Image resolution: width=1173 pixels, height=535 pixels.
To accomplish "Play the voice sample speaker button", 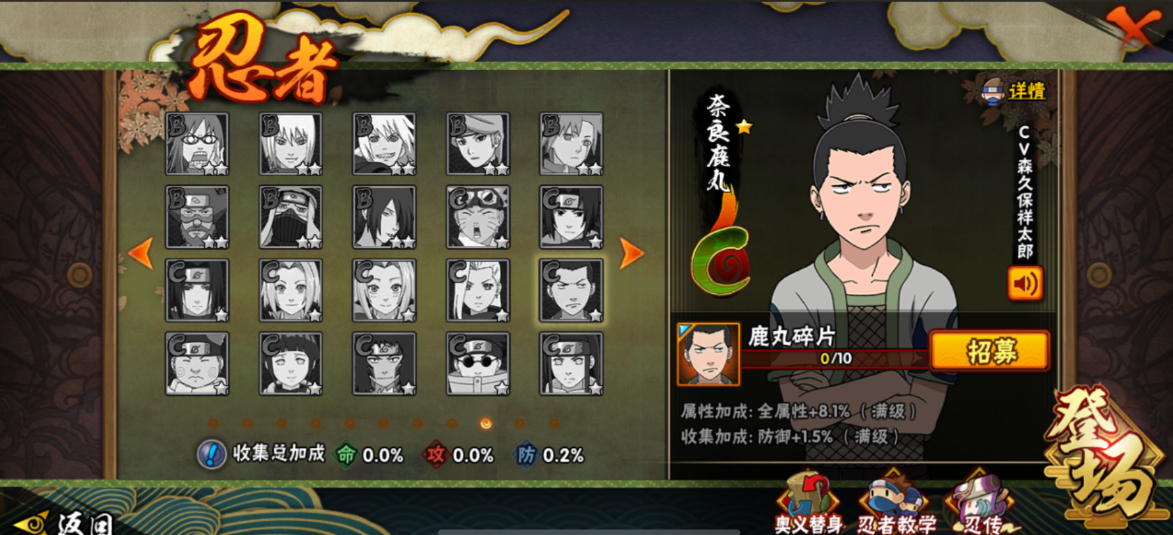I will [x=1025, y=283].
